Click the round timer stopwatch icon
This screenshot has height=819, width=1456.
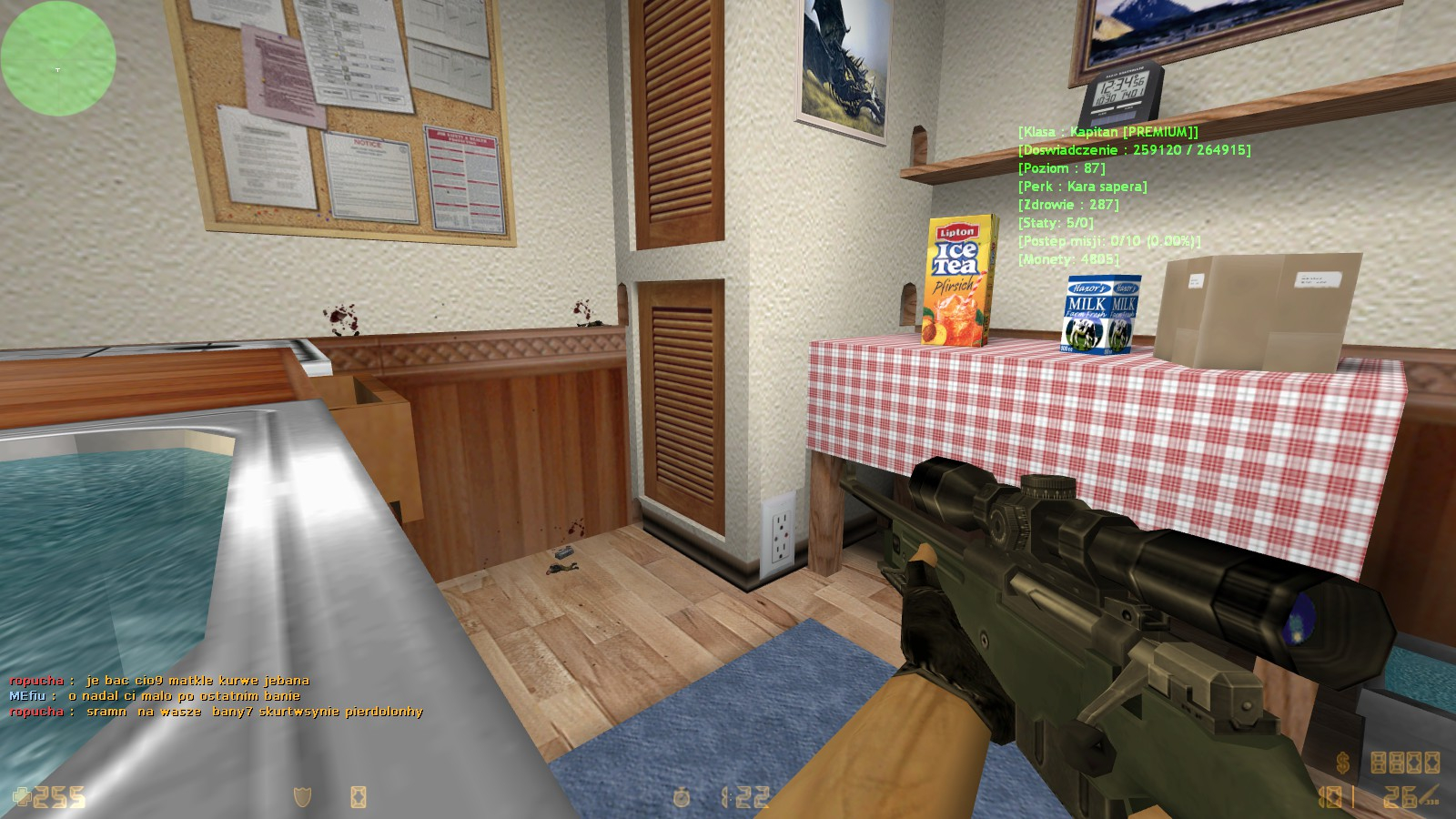[681, 797]
